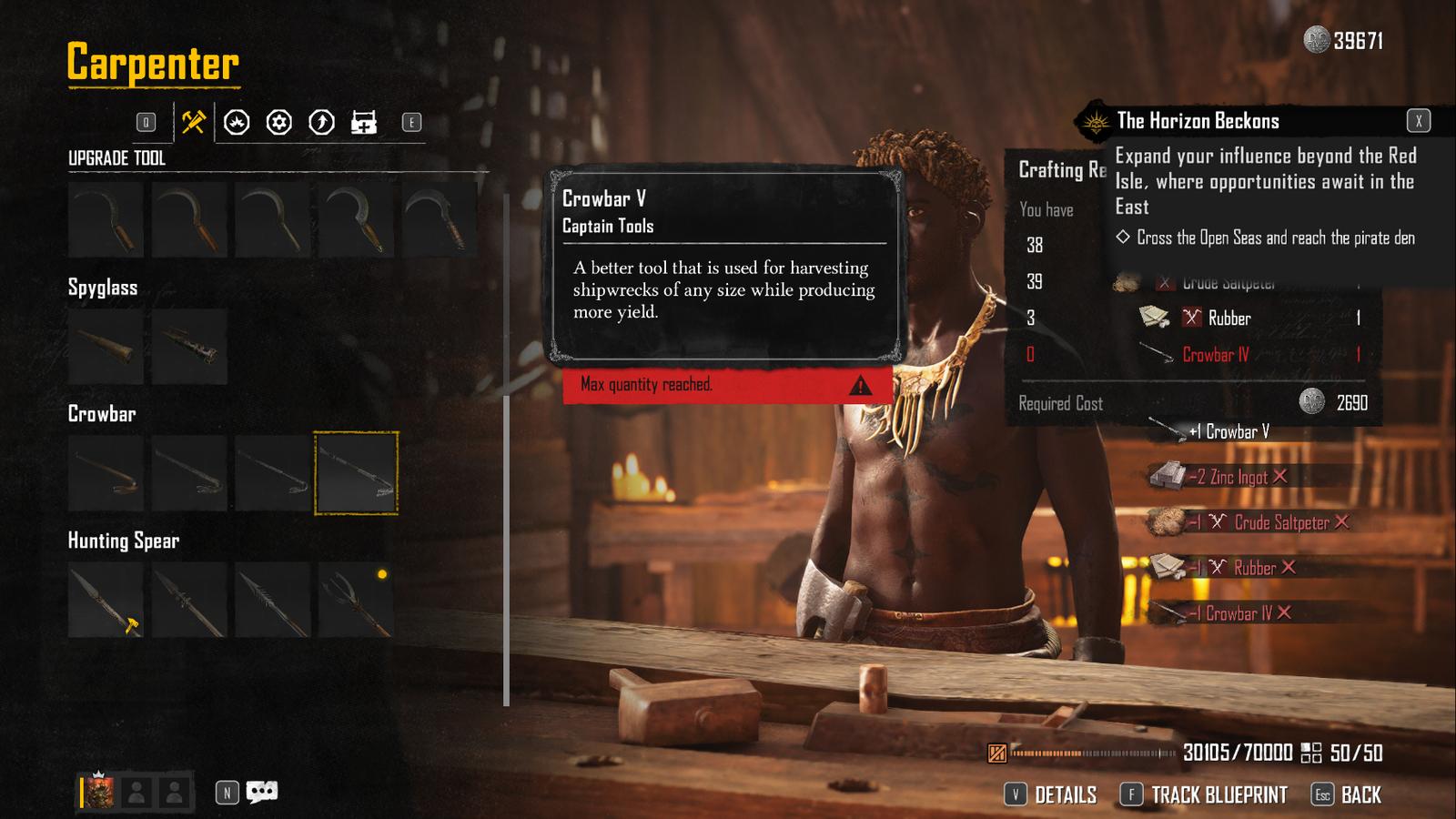Viewport: 1456px width, 819px height.
Task: Select your crowned player portrait
Action: 99,793
